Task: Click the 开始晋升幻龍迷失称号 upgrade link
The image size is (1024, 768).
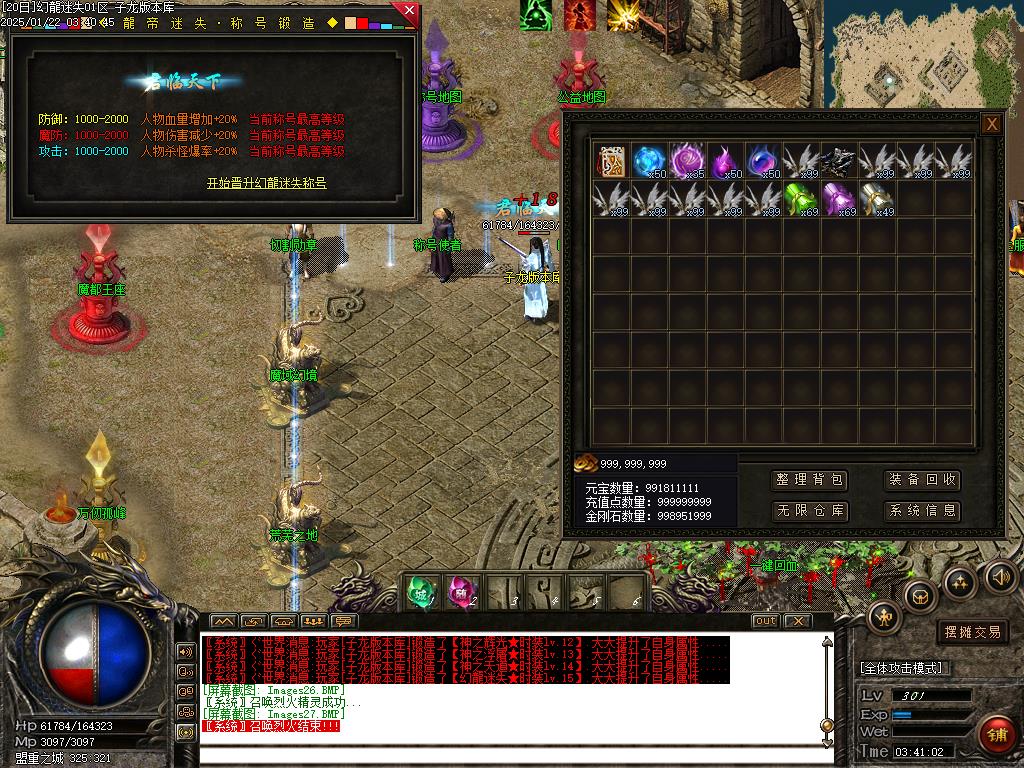Action: [x=266, y=183]
